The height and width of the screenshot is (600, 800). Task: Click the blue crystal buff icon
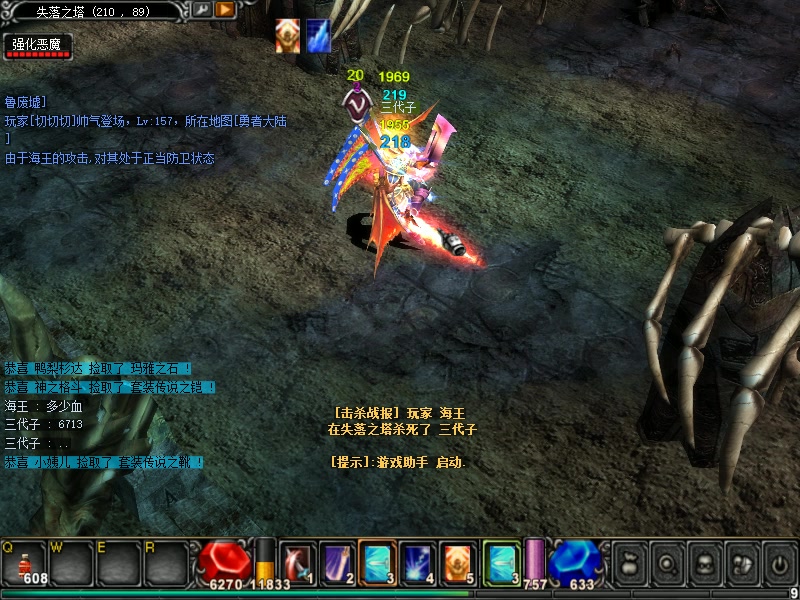pyautogui.click(x=318, y=35)
